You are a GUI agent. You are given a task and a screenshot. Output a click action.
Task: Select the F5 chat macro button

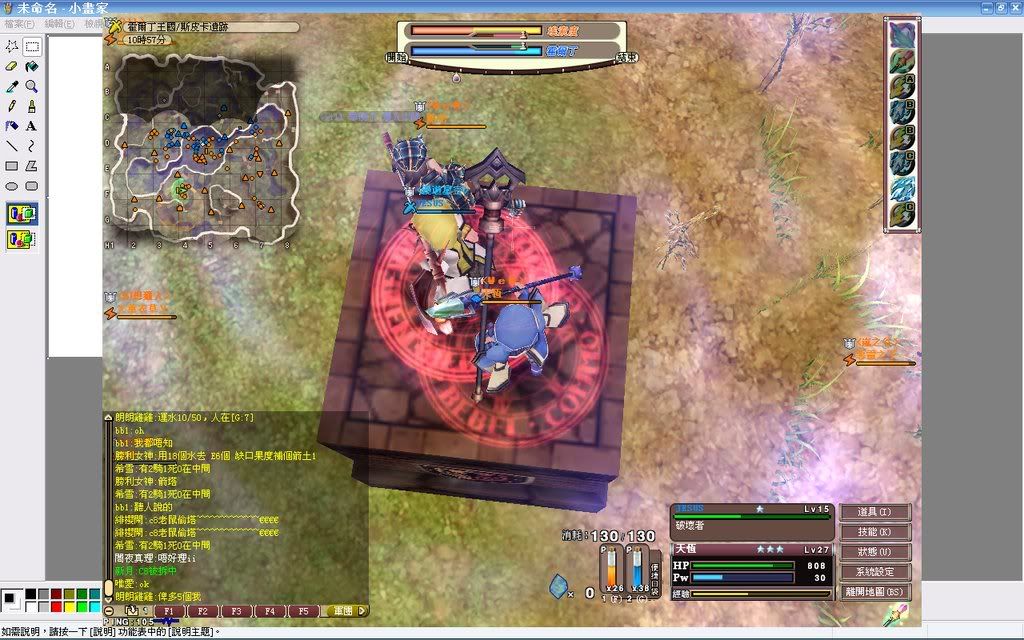tap(303, 611)
